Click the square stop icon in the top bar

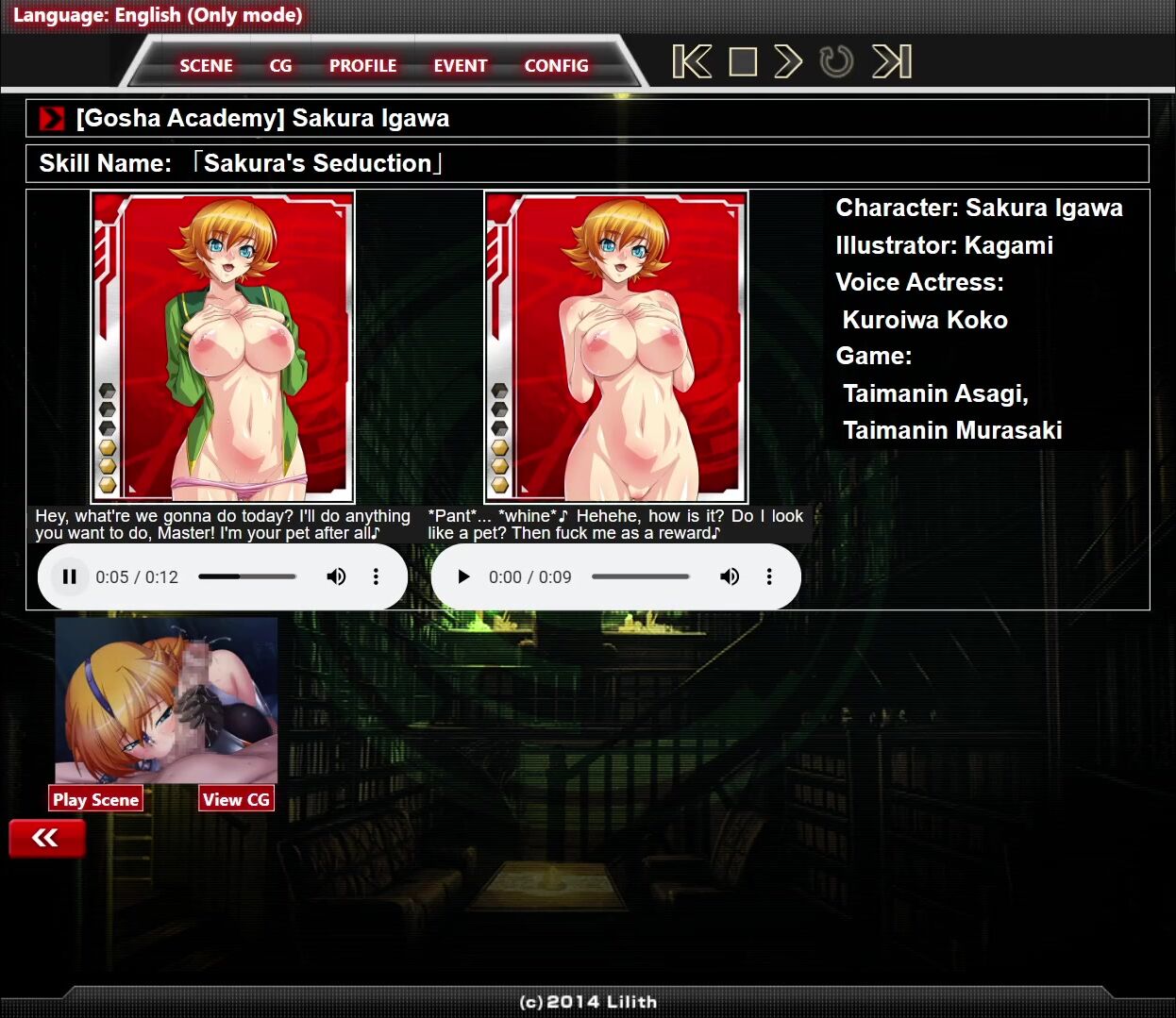(x=743, y=62)
